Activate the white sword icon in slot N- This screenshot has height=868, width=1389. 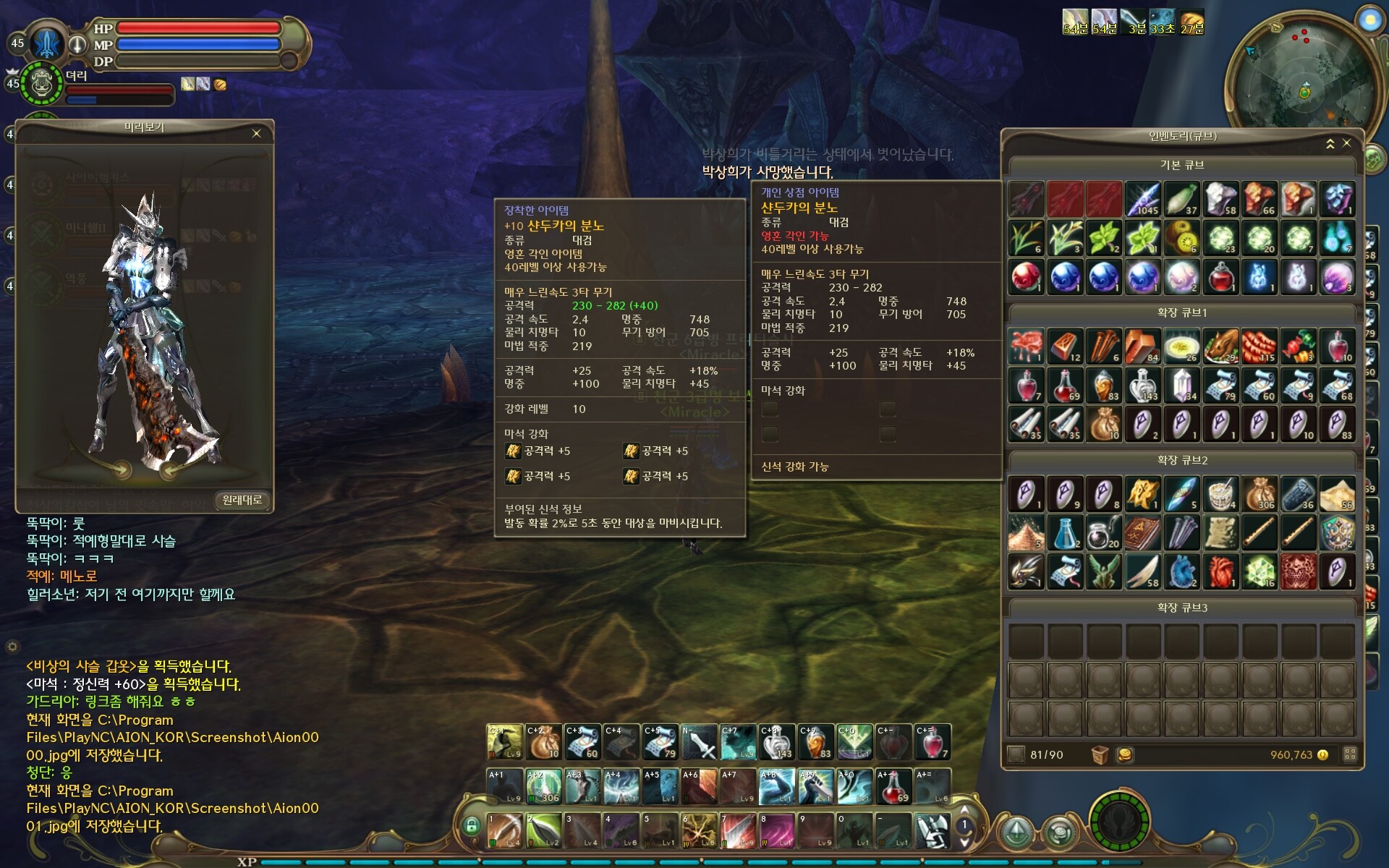pyautogui.click(x=700, y=742)
